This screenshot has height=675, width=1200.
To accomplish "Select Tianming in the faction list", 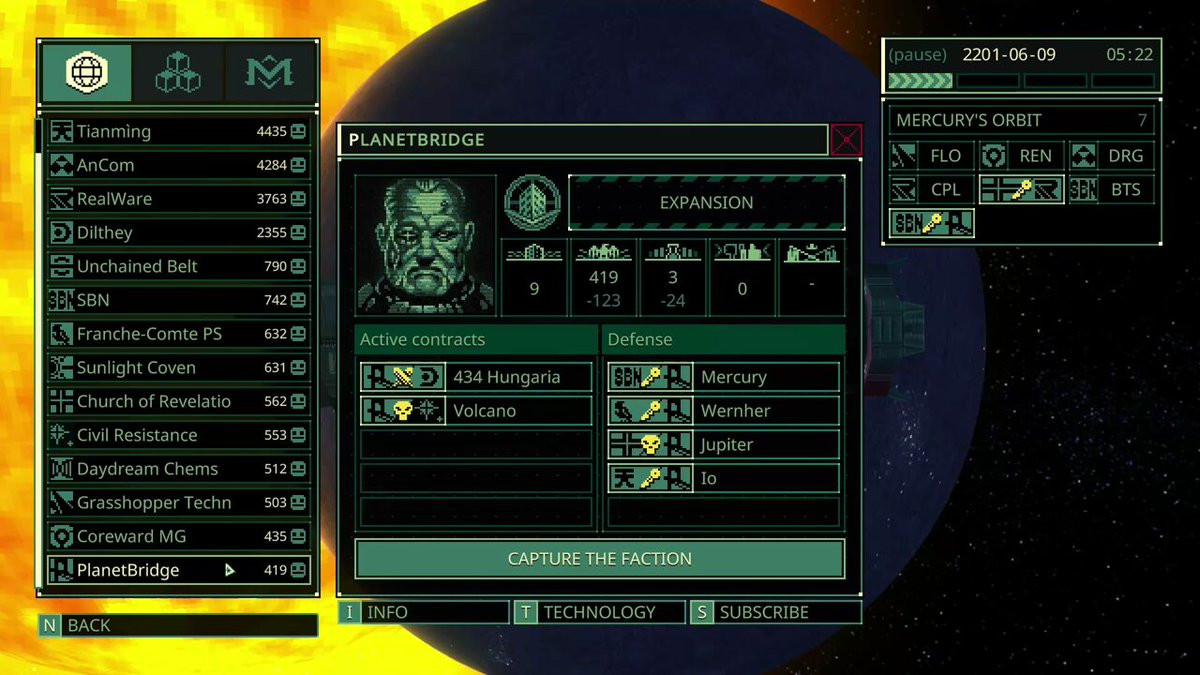I will (178, 131).
